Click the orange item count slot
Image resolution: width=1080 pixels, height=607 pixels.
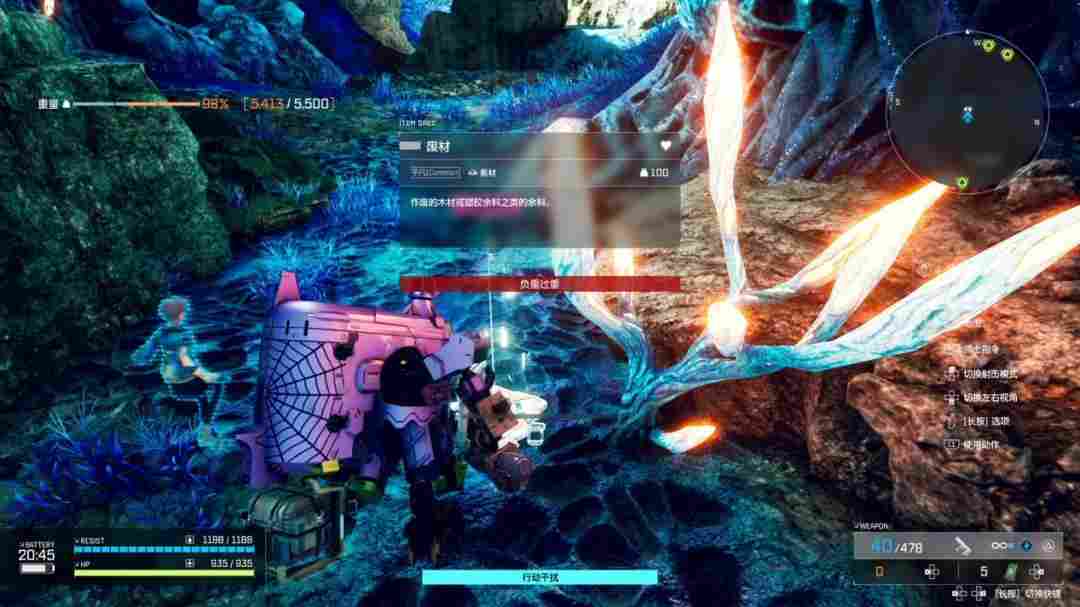click(x=880, y=572)
